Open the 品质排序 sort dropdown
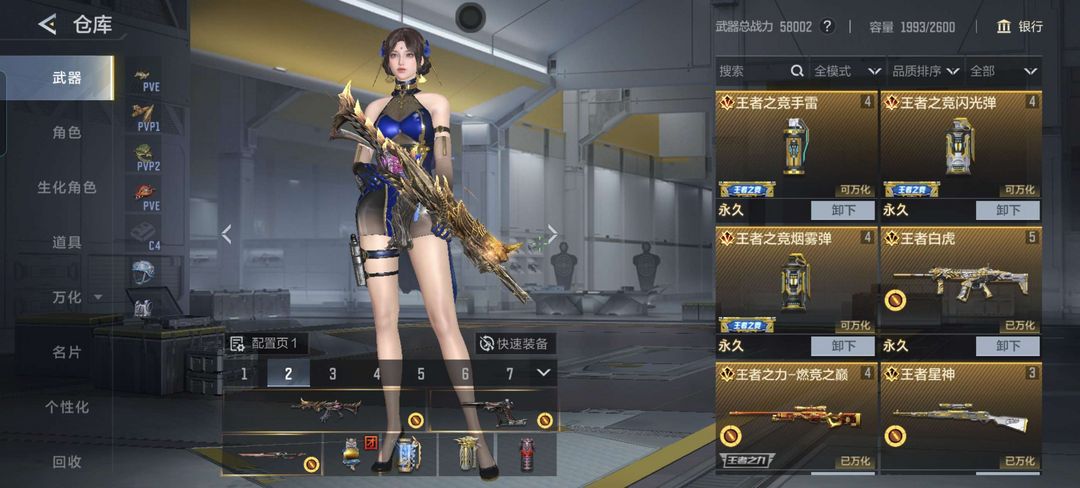The width and height of the screenshot is (1080, 488). pyautogui.click(x=925, y=71)
